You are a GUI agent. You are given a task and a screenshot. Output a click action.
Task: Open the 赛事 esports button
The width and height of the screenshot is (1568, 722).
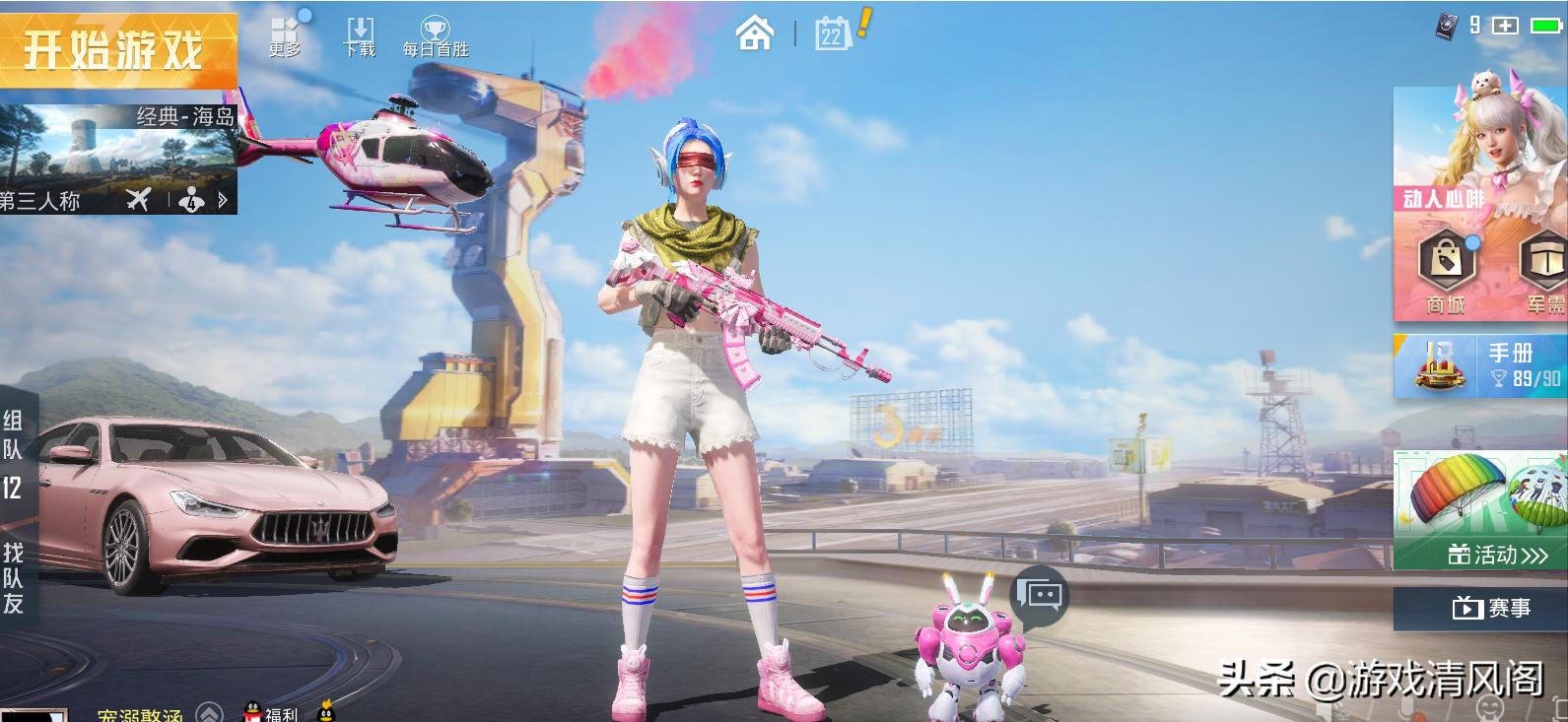(x=1479, y=609)
